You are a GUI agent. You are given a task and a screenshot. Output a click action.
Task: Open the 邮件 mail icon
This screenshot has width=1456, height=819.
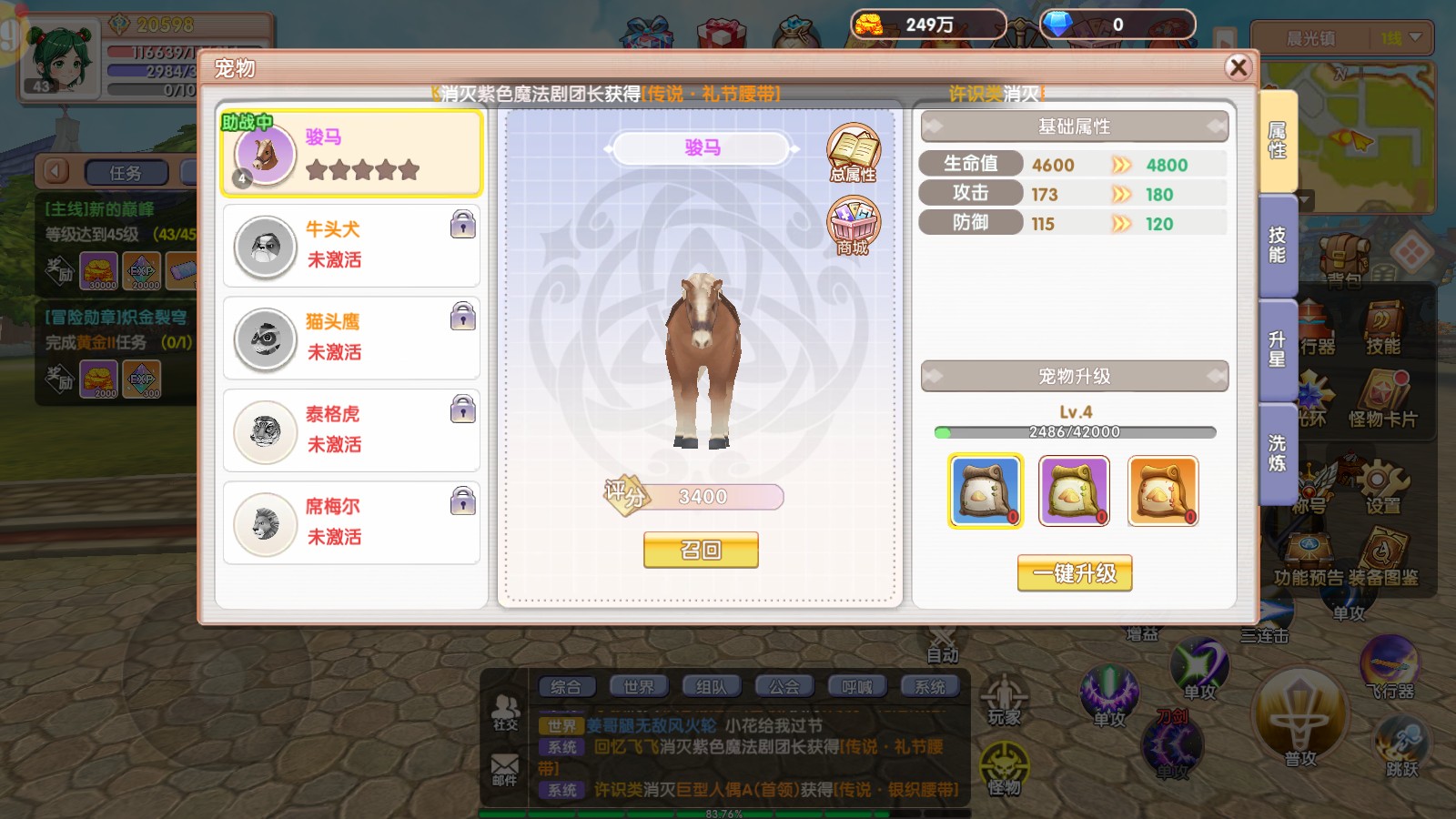pyautogui.click(x=505, y=769)
